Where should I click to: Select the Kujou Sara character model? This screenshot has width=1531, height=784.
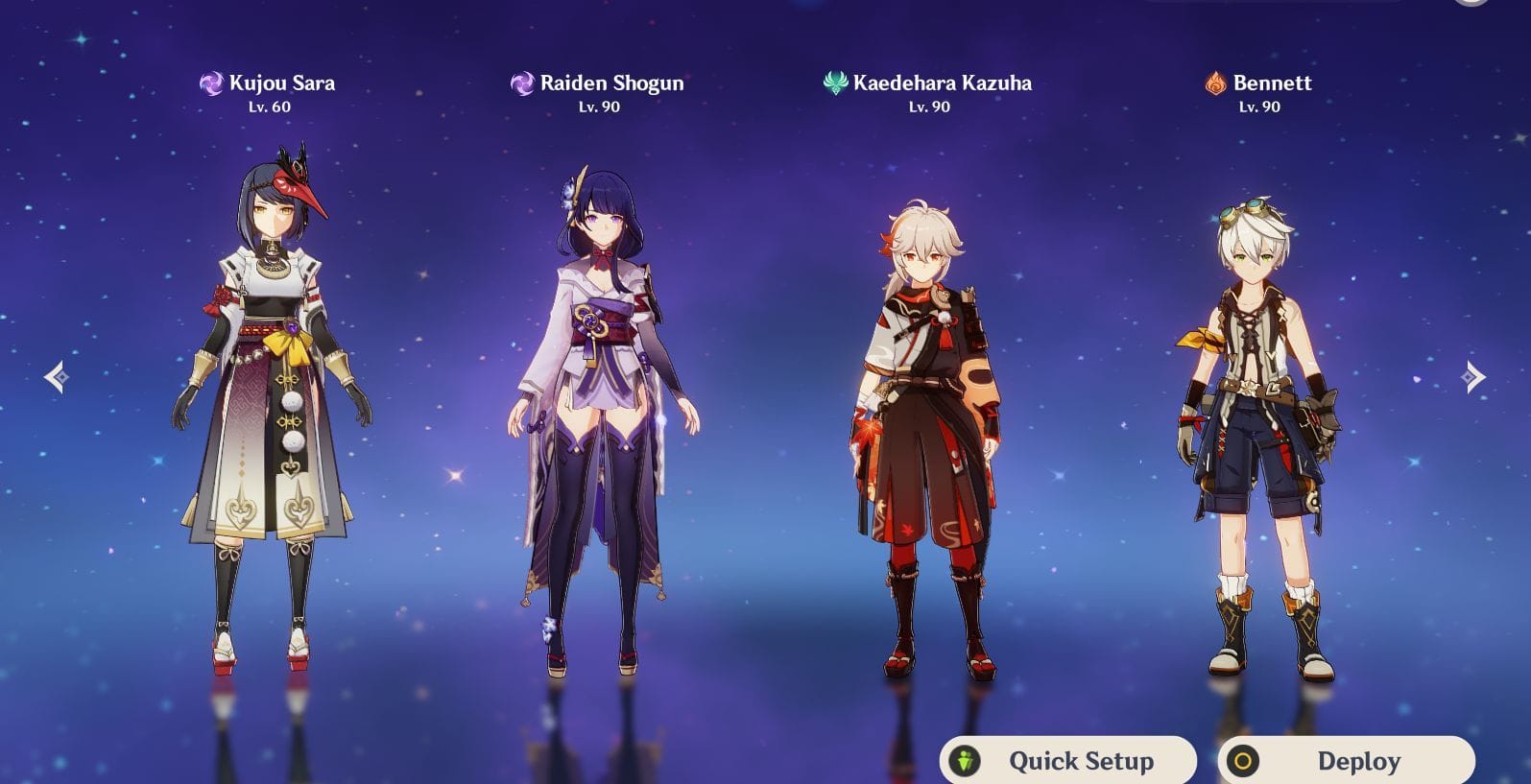(x=272, y=403)
